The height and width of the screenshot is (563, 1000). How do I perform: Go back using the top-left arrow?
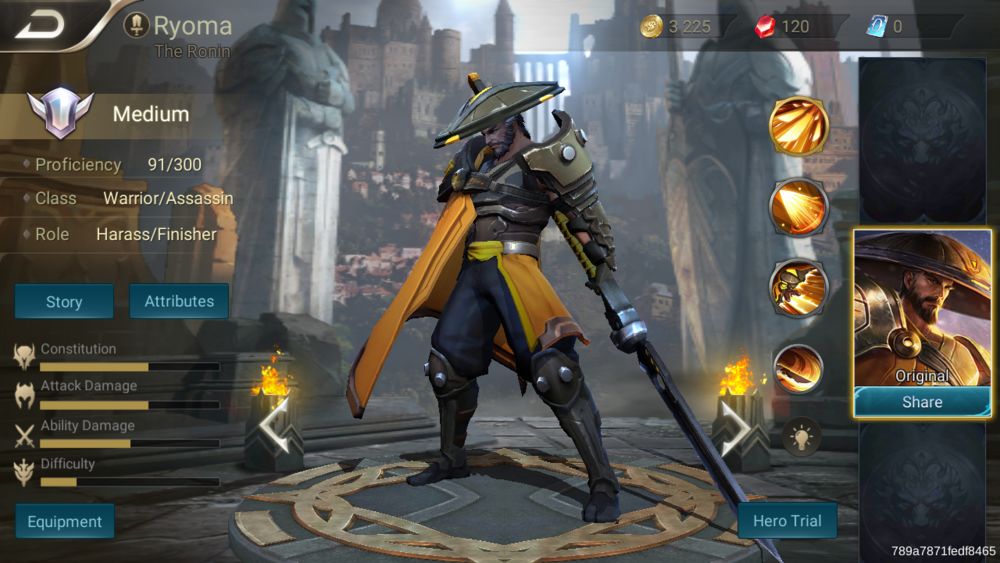tap(40, 24)
